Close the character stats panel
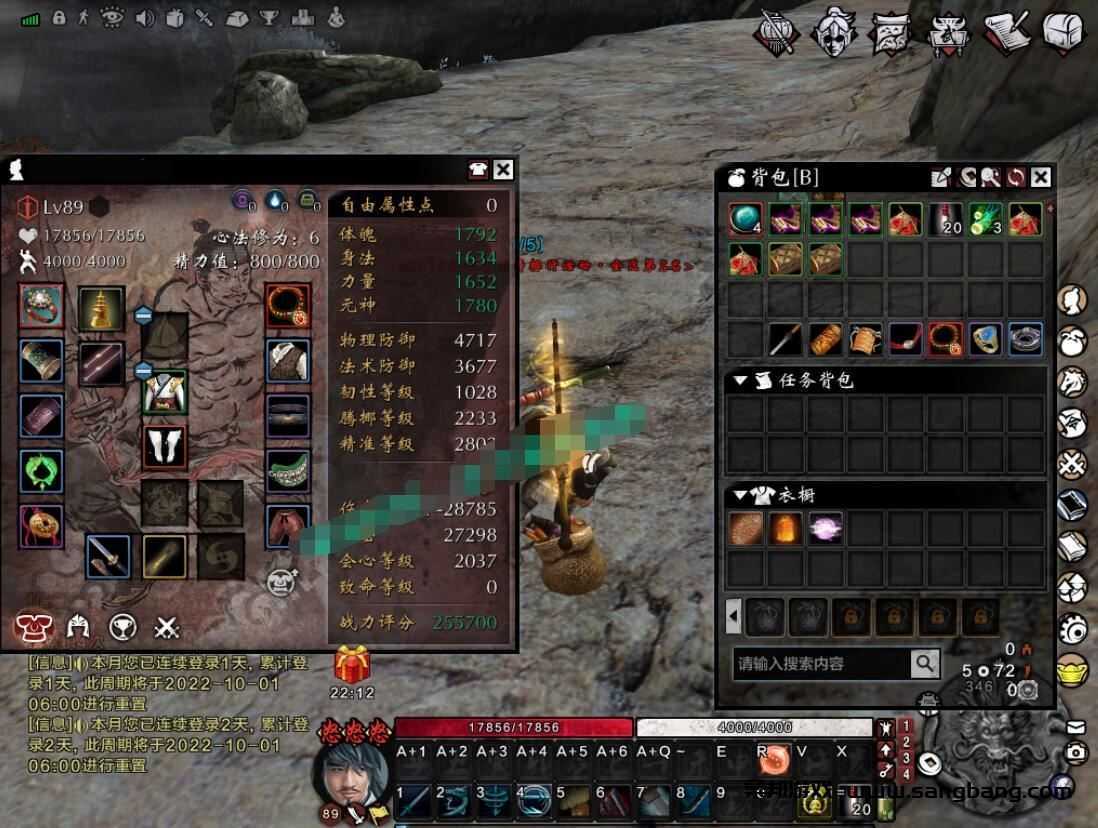The width and height of the screenshot is (1098, 828). 504,170
